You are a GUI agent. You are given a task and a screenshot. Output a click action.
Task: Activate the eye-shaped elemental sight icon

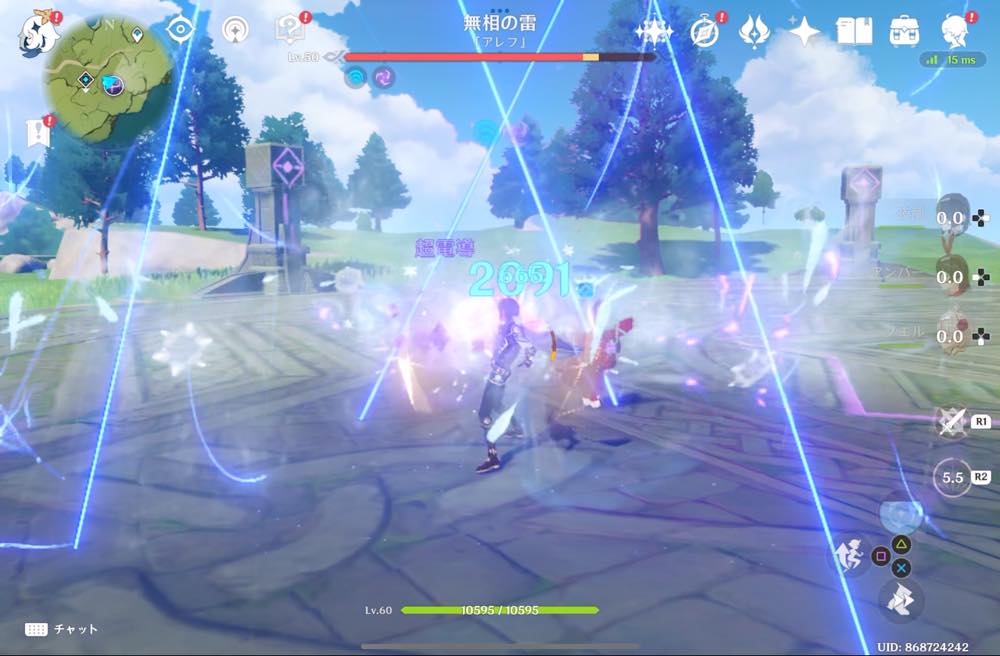coord(181,29)
